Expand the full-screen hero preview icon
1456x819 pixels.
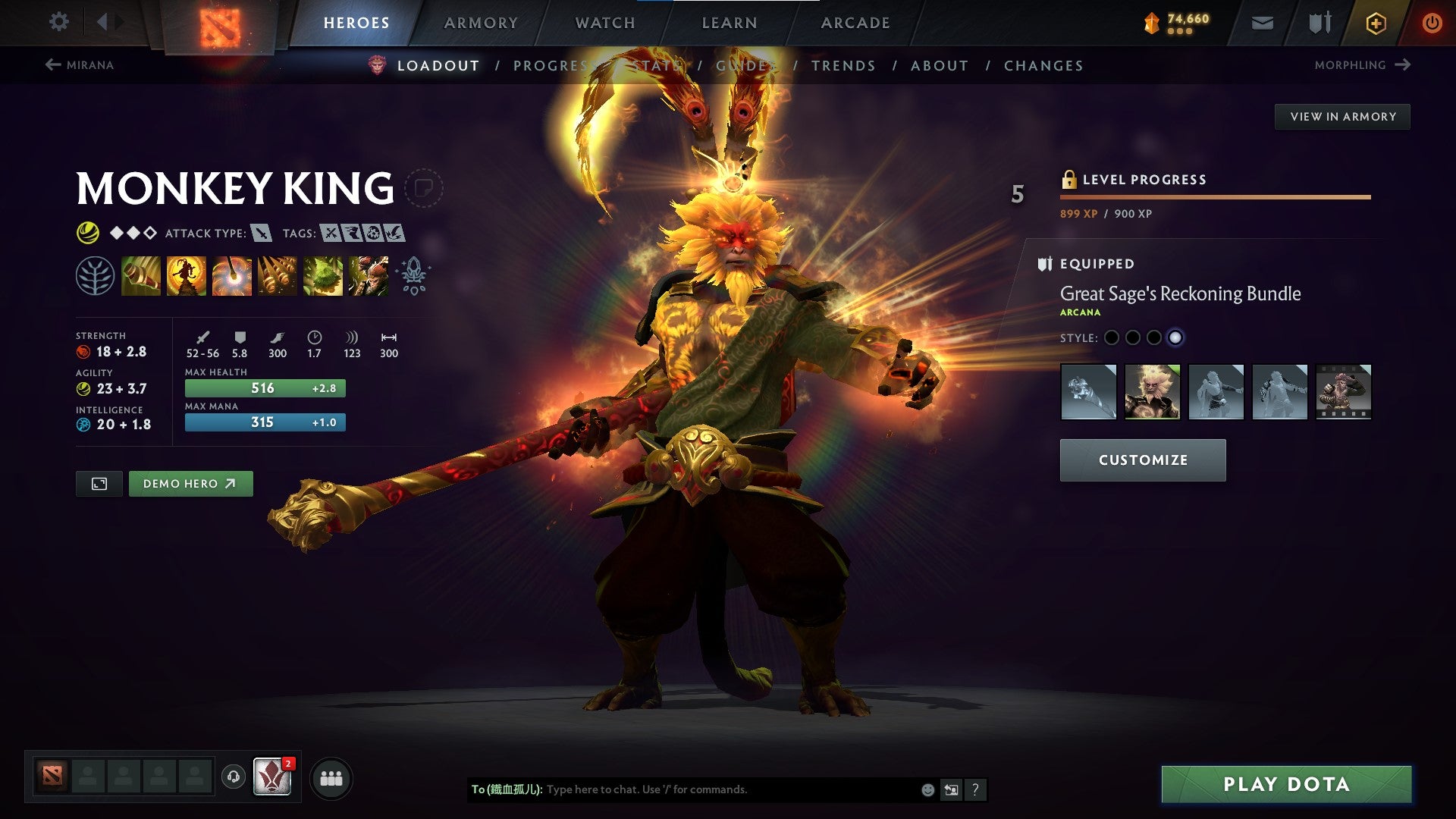coord(99,483)
